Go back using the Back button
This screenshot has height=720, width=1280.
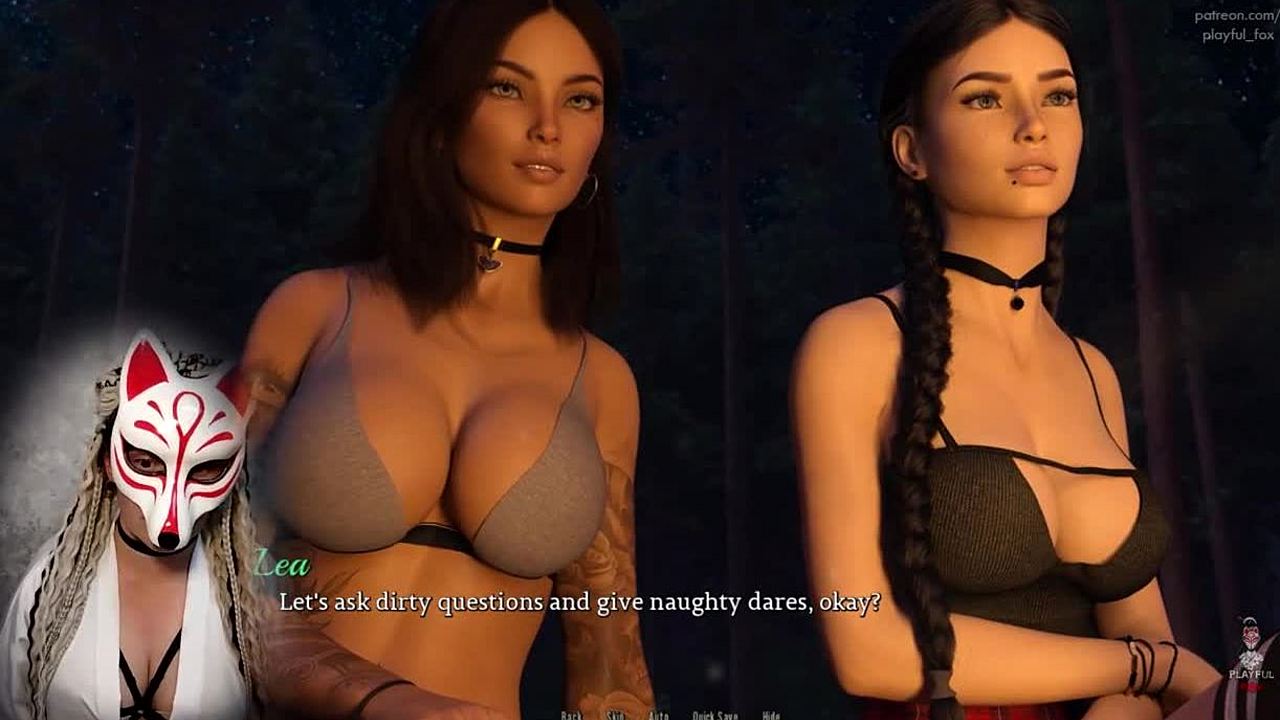pyautogui.click(x=571, y=715)
